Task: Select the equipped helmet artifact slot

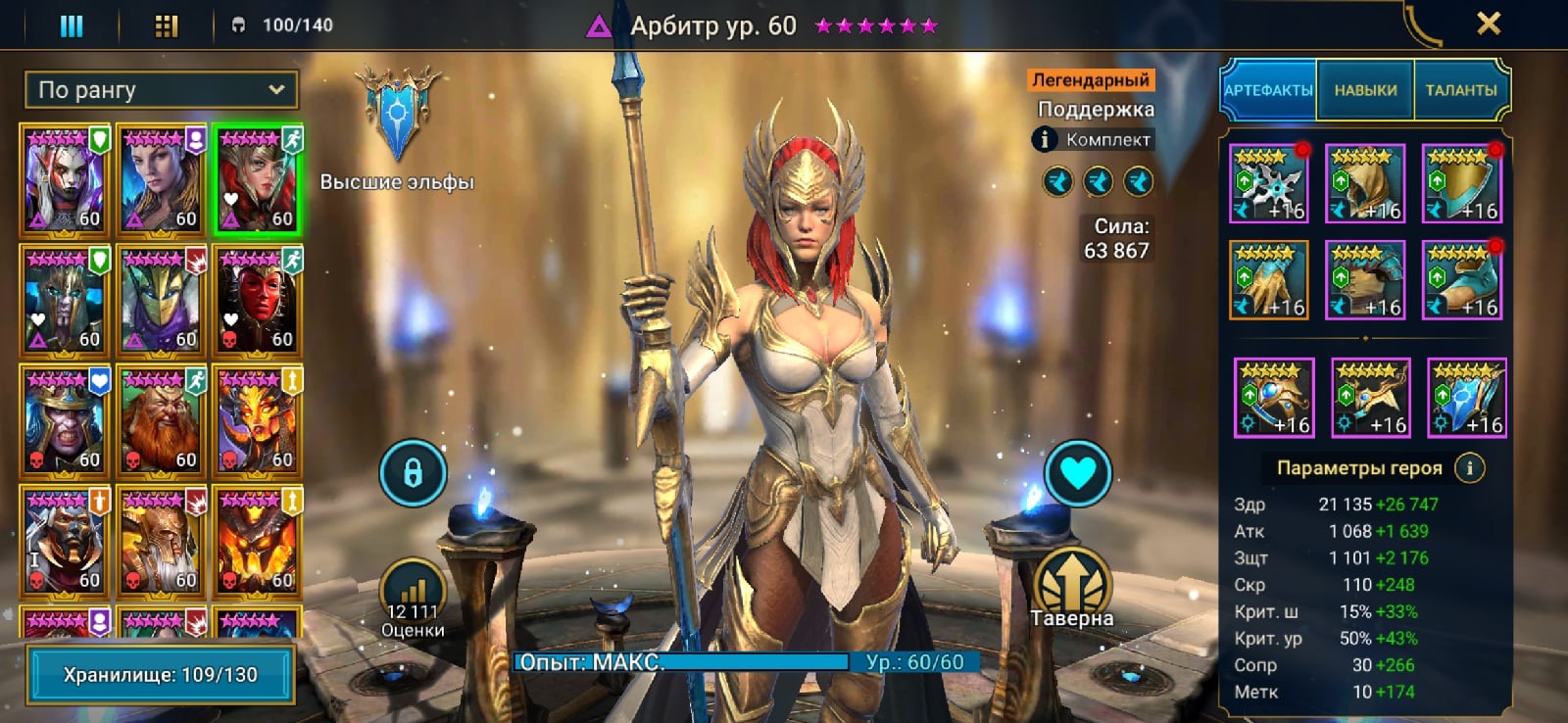Action: (1364, 184)
